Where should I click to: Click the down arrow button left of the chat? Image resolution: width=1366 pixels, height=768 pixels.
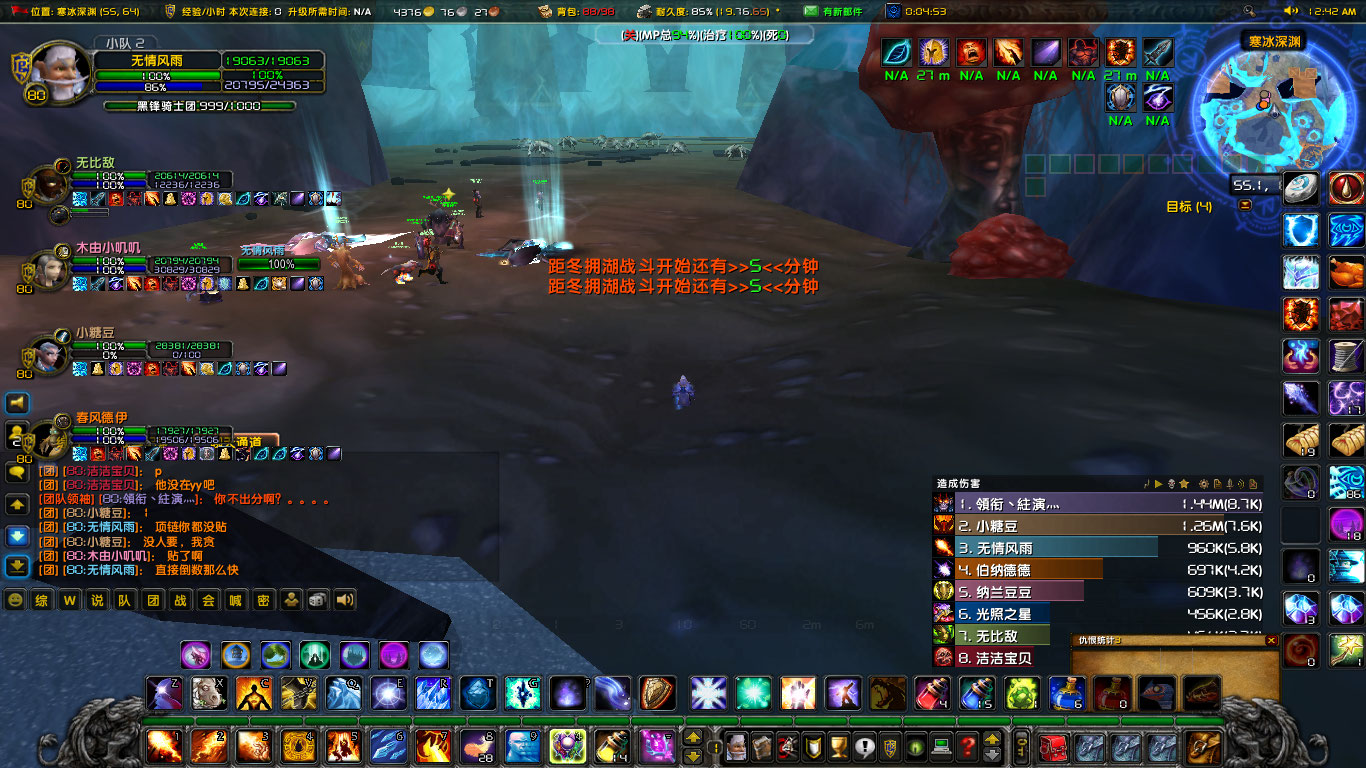(x=16, y=535)
